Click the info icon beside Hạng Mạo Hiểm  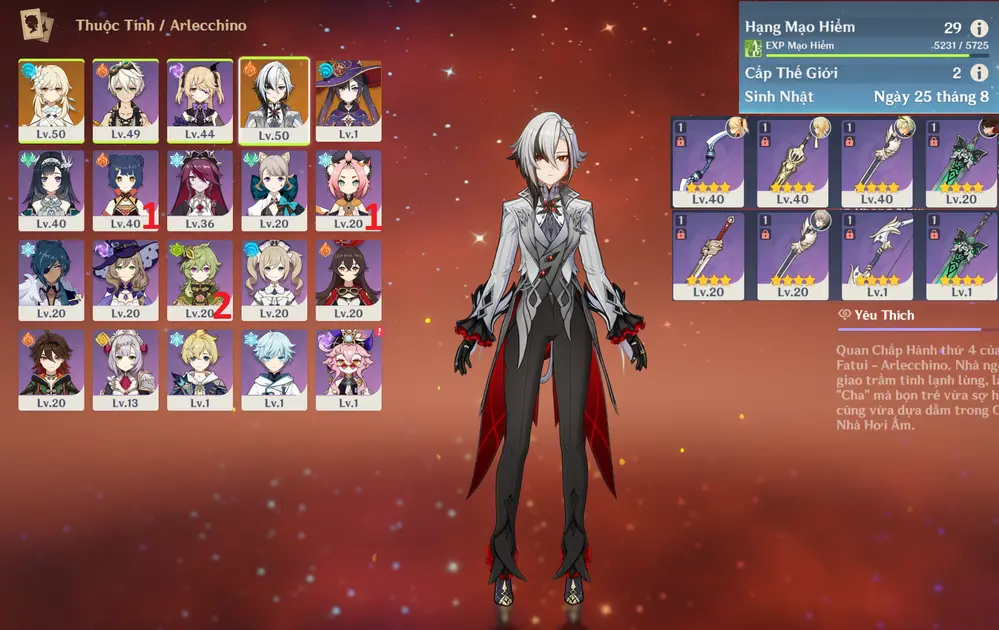tap(979, 28)
